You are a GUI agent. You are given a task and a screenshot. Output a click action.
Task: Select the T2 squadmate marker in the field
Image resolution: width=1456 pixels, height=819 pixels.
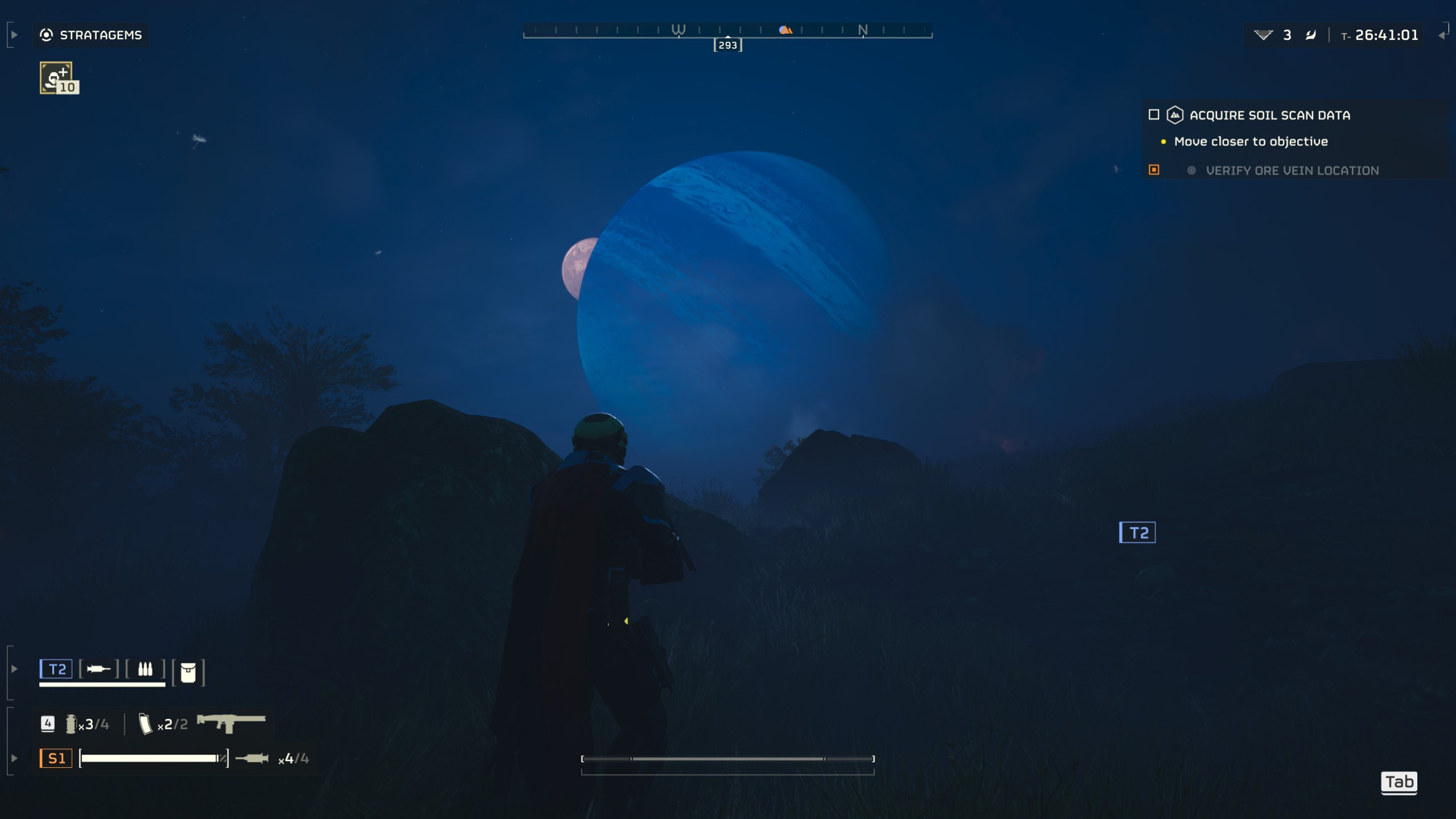pyautogui.click(x=1137, y=533)
